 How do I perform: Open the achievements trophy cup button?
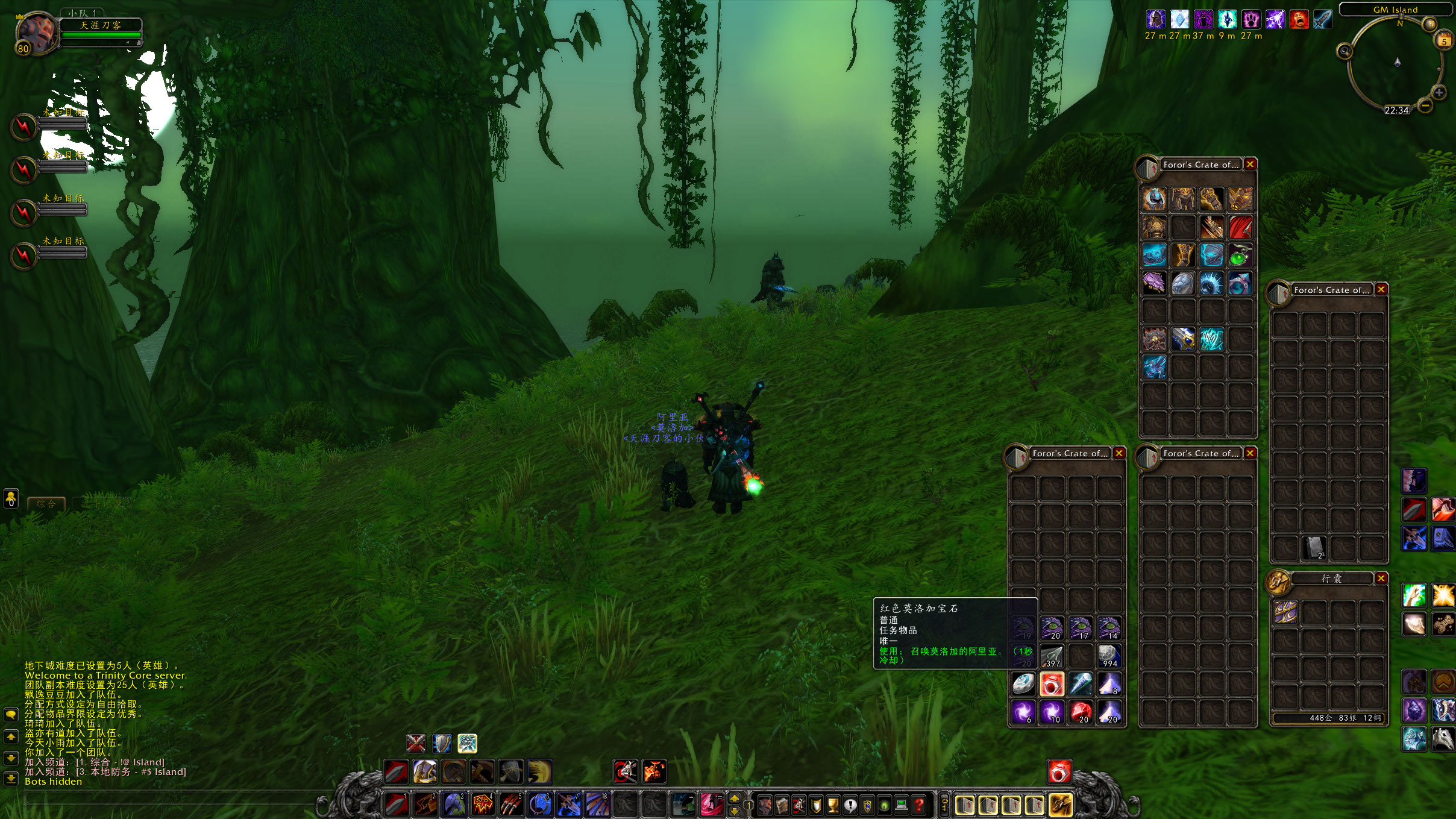pyautogui.click(x=833, y=805)
